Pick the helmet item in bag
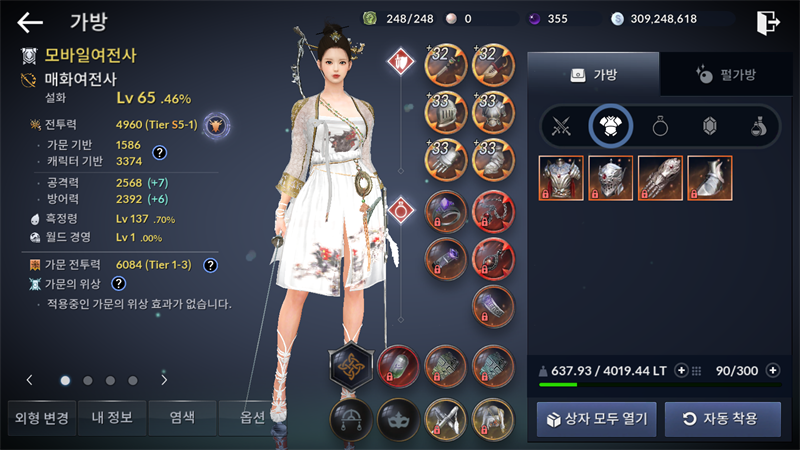The image size is (800, 450). (x=610, y=178)
